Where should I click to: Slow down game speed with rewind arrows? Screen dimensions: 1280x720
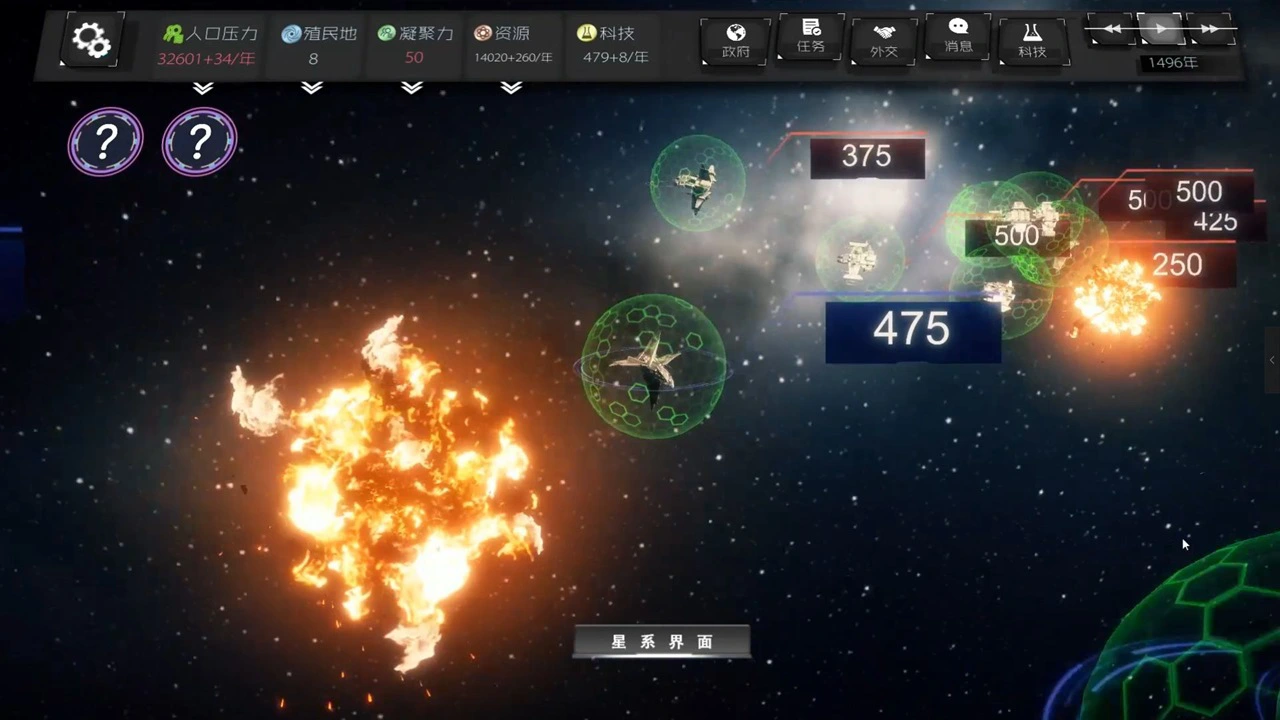1111,29
